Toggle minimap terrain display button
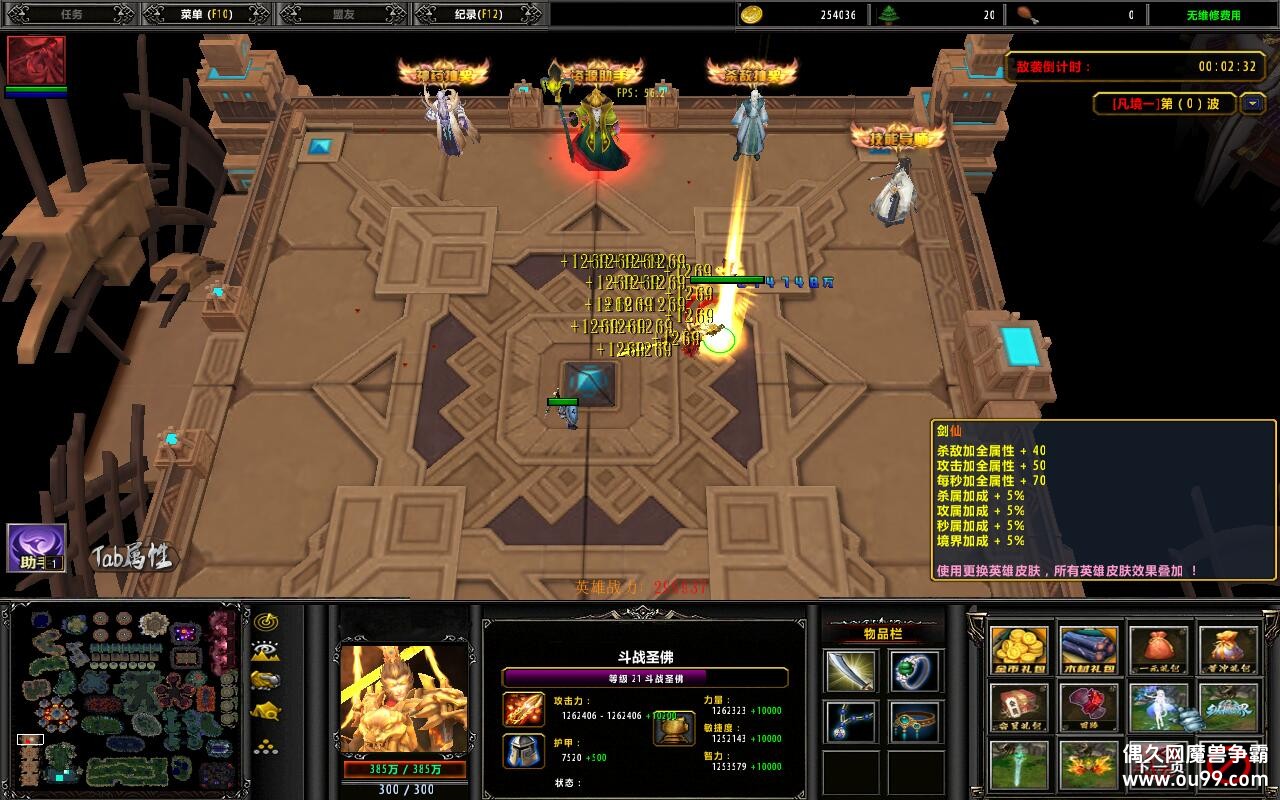Viewport: 1280px width, 800px height. 265,651
